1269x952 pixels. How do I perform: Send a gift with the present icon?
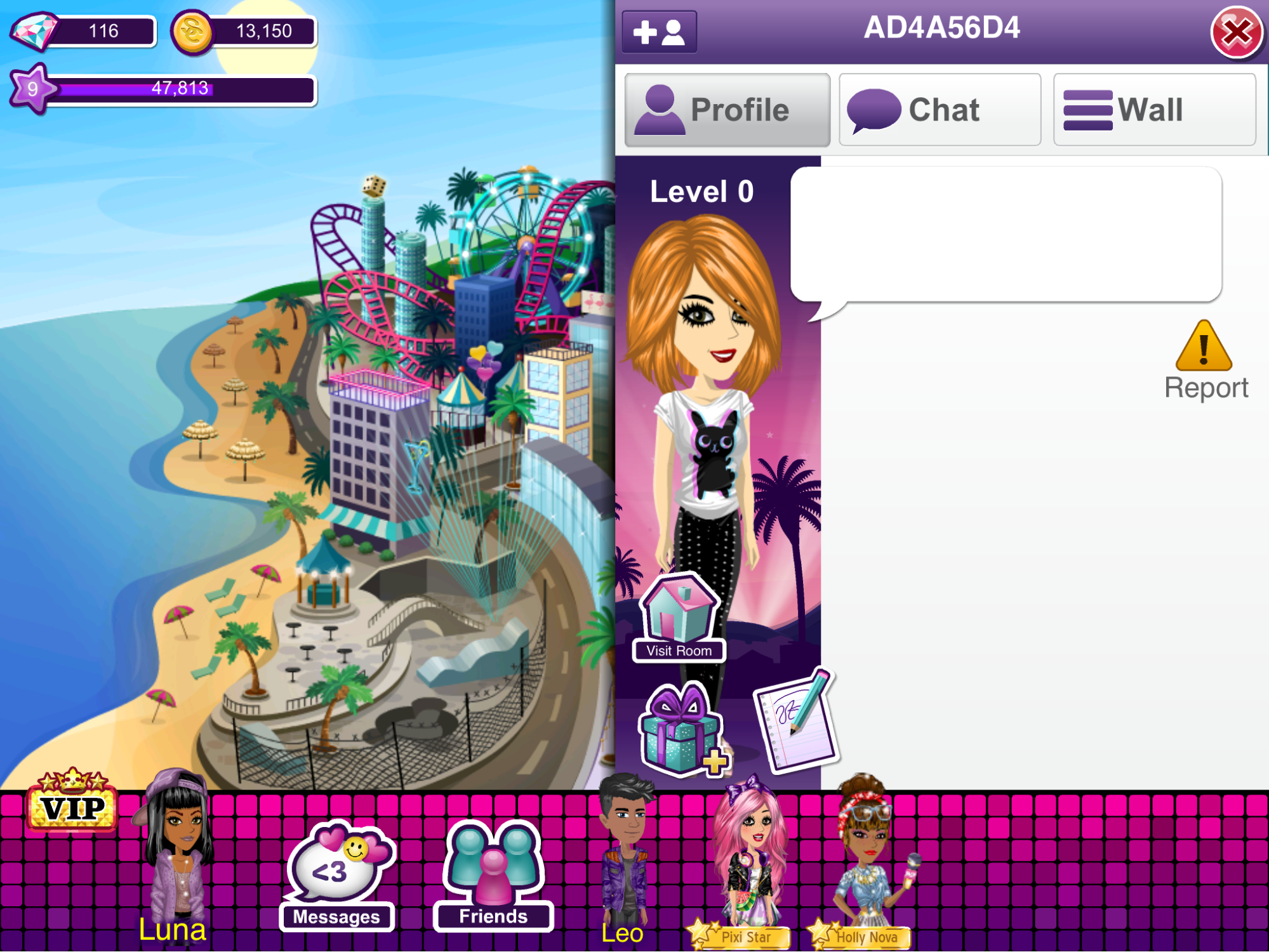[682, 730]
